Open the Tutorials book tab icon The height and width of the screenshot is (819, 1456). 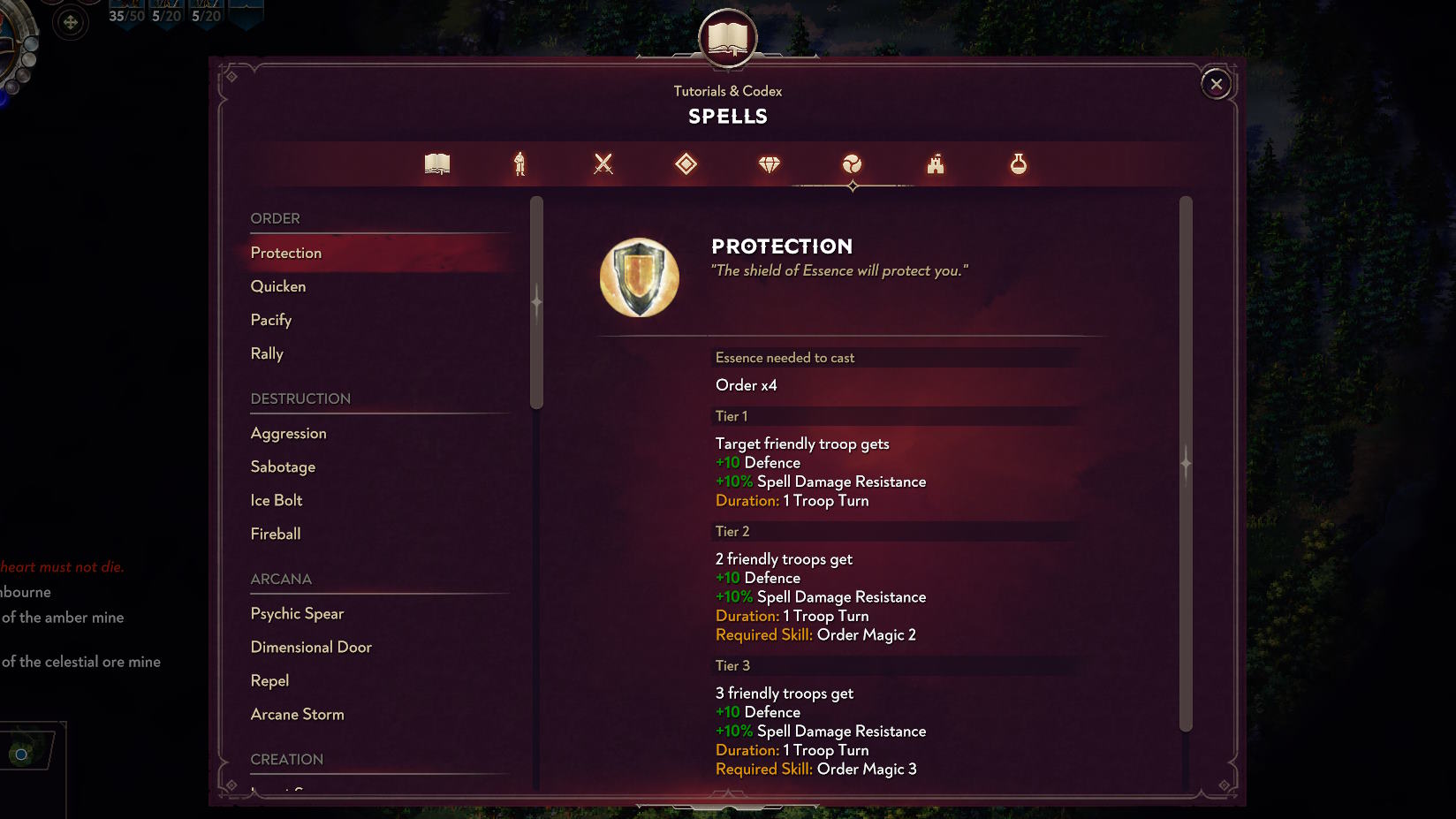coord(436,163)
